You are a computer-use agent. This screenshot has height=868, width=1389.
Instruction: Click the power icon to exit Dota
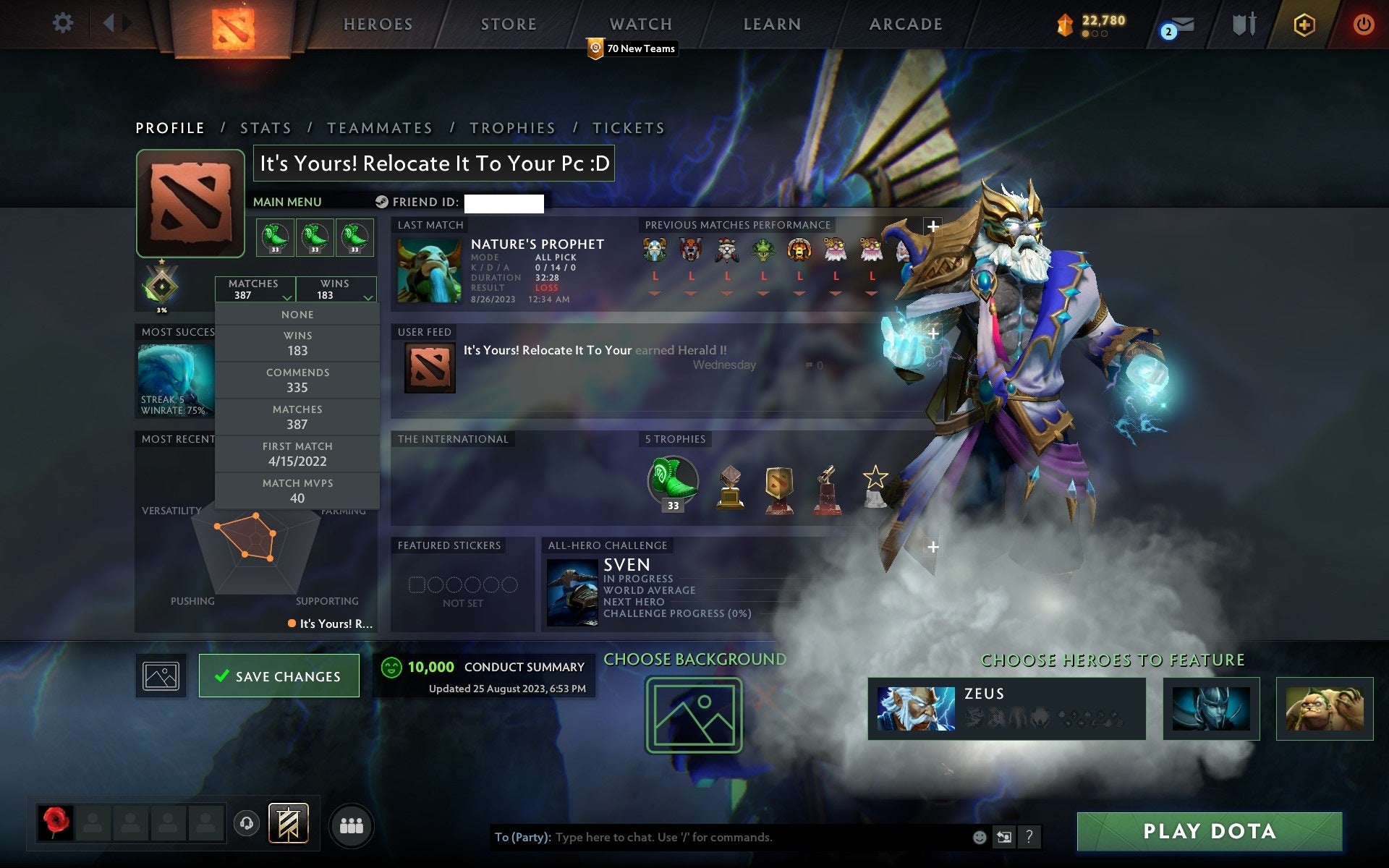(1363, 23)
